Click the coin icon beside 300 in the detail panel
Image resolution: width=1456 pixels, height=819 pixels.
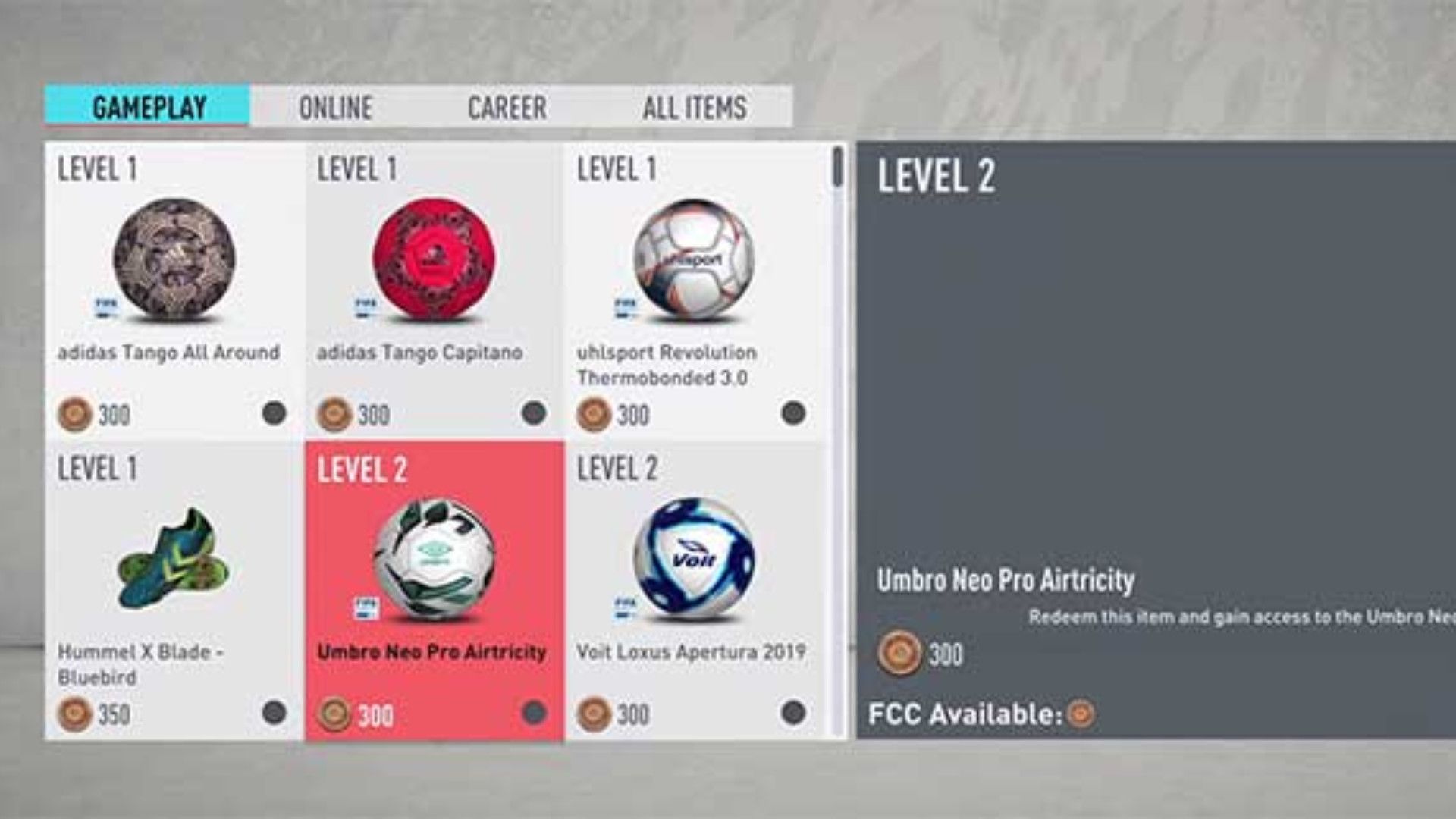click(899, 651)
